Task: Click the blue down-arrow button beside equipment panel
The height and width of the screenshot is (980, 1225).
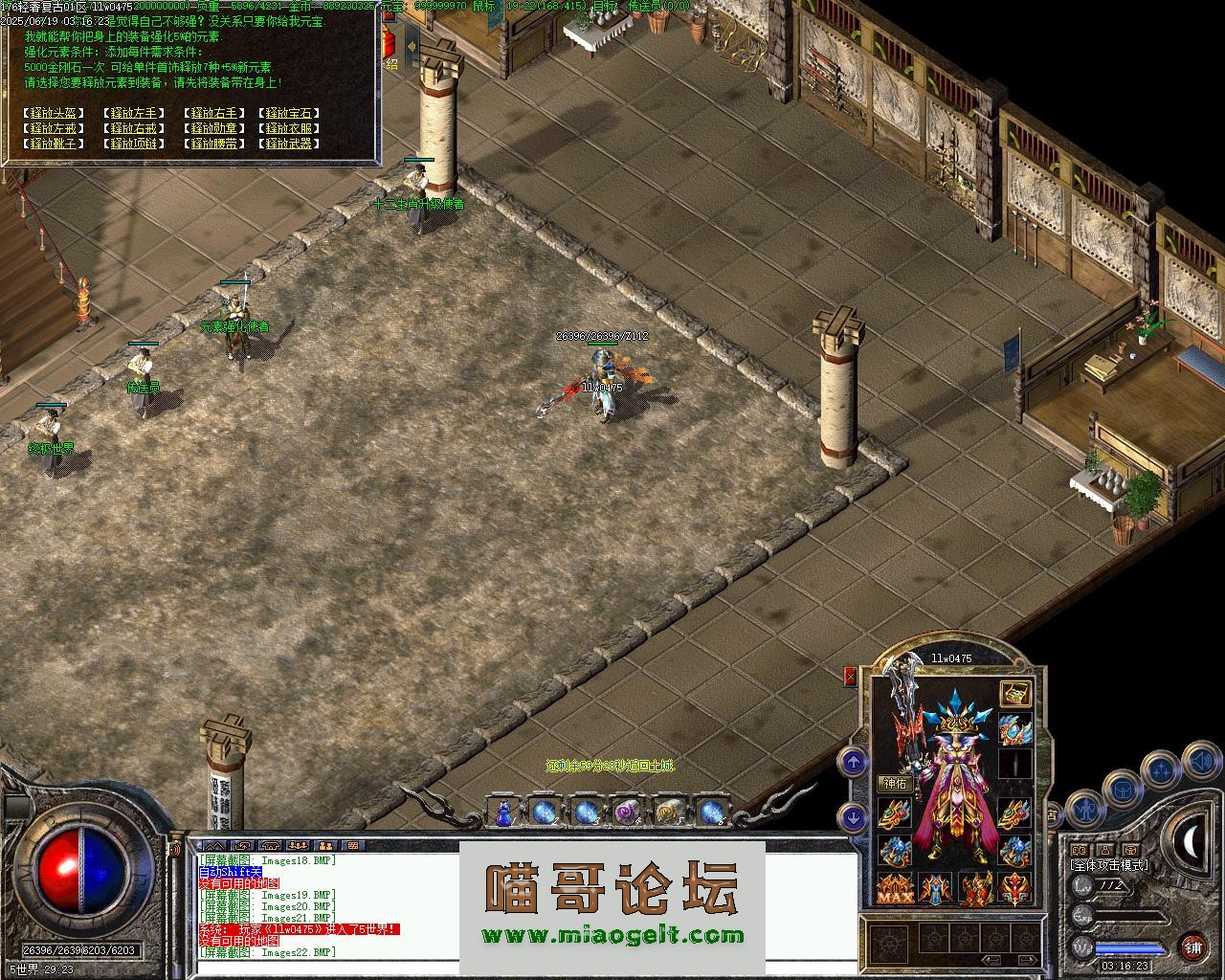Action: tap(853, 817)
